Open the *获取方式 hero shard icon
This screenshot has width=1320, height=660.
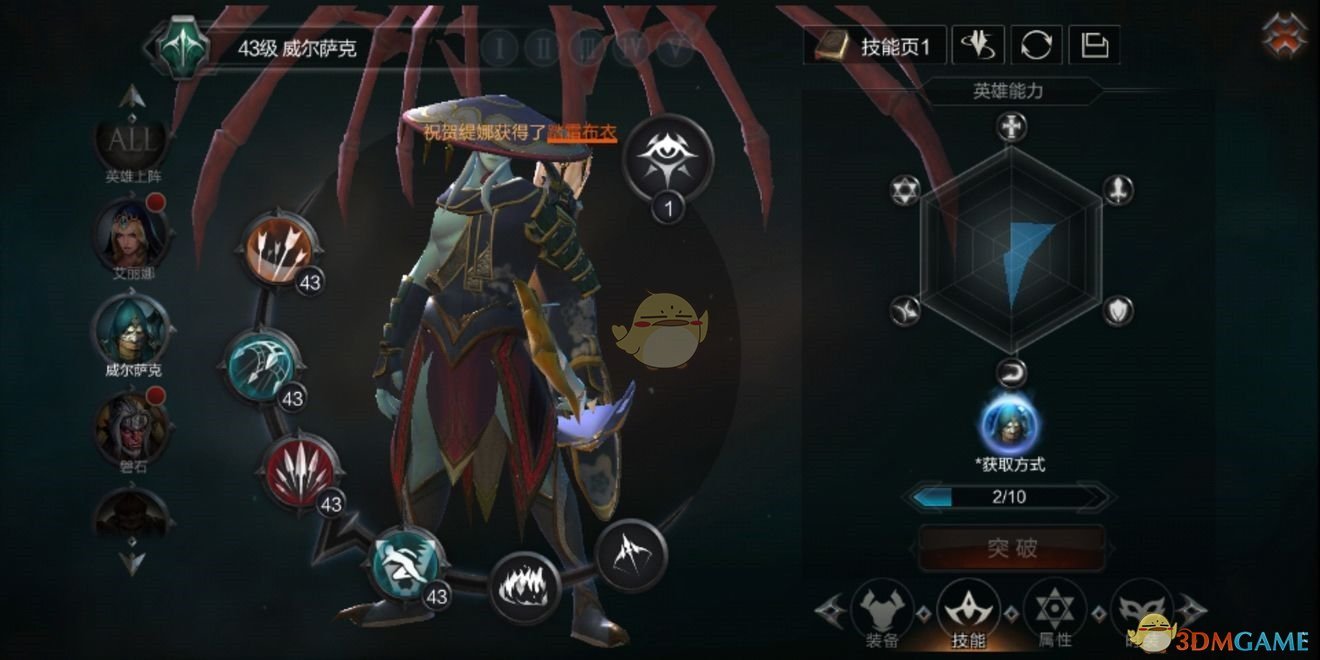(x=1009, y=425)
